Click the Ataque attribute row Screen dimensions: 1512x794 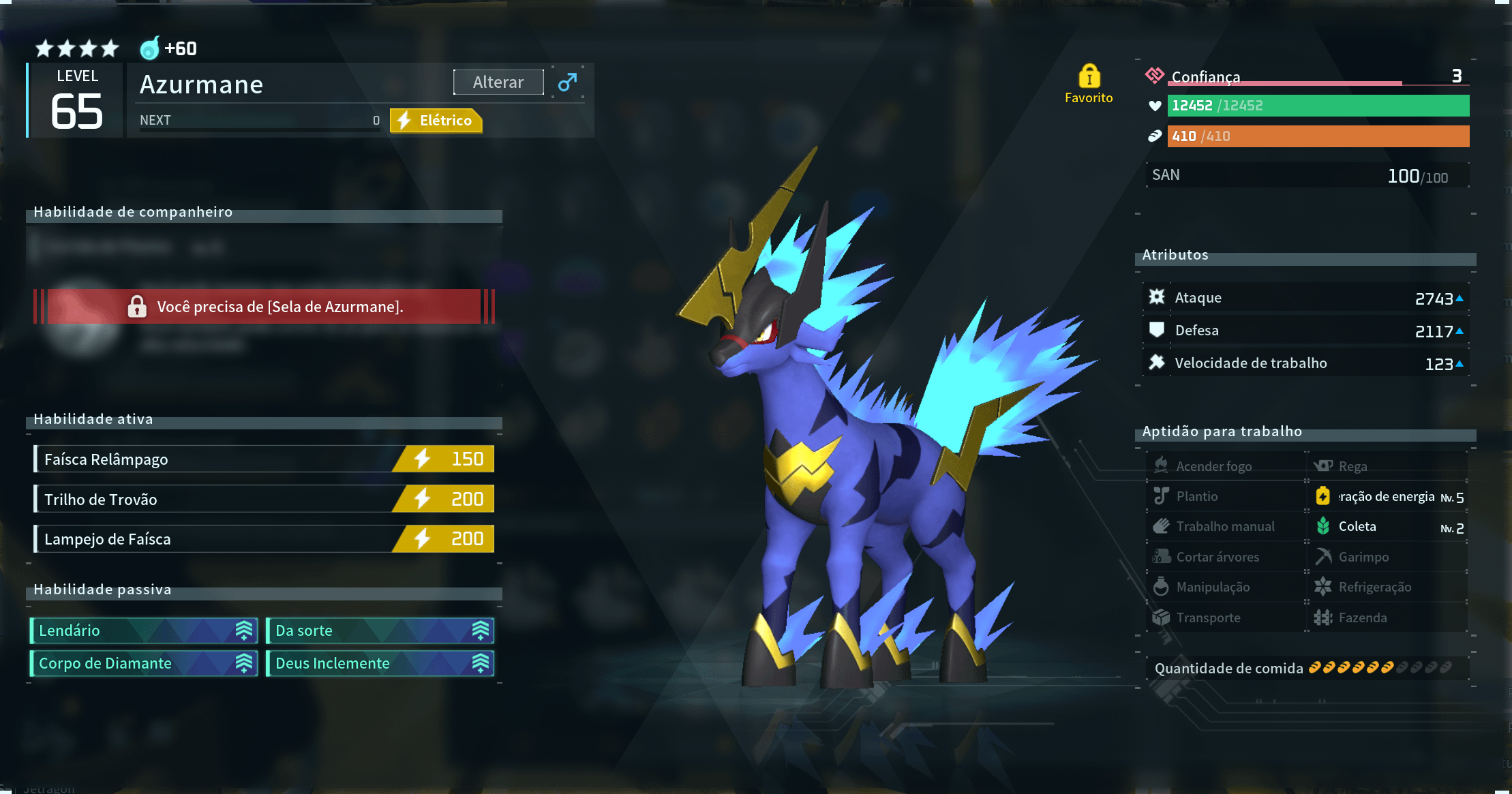pyautogui.click(x=1305, y=298)
